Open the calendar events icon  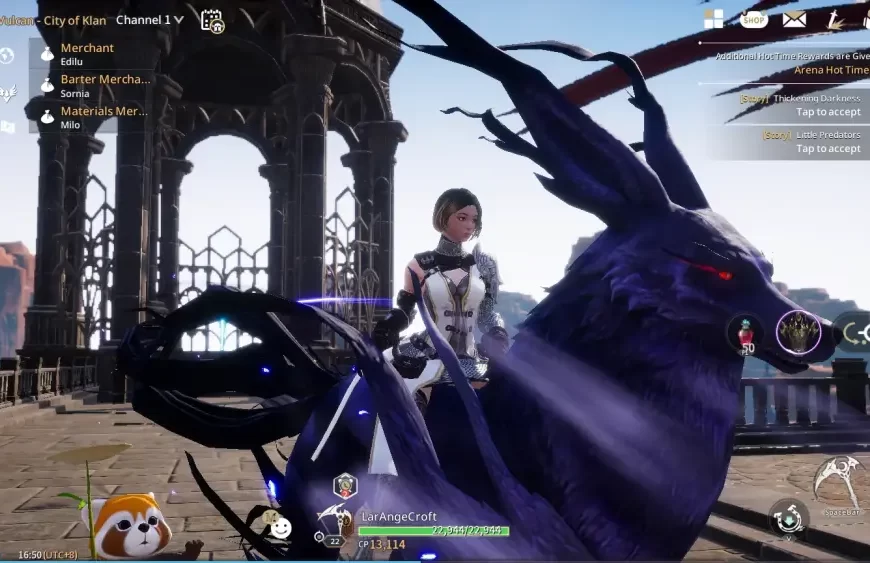click(x=212, y=20)
